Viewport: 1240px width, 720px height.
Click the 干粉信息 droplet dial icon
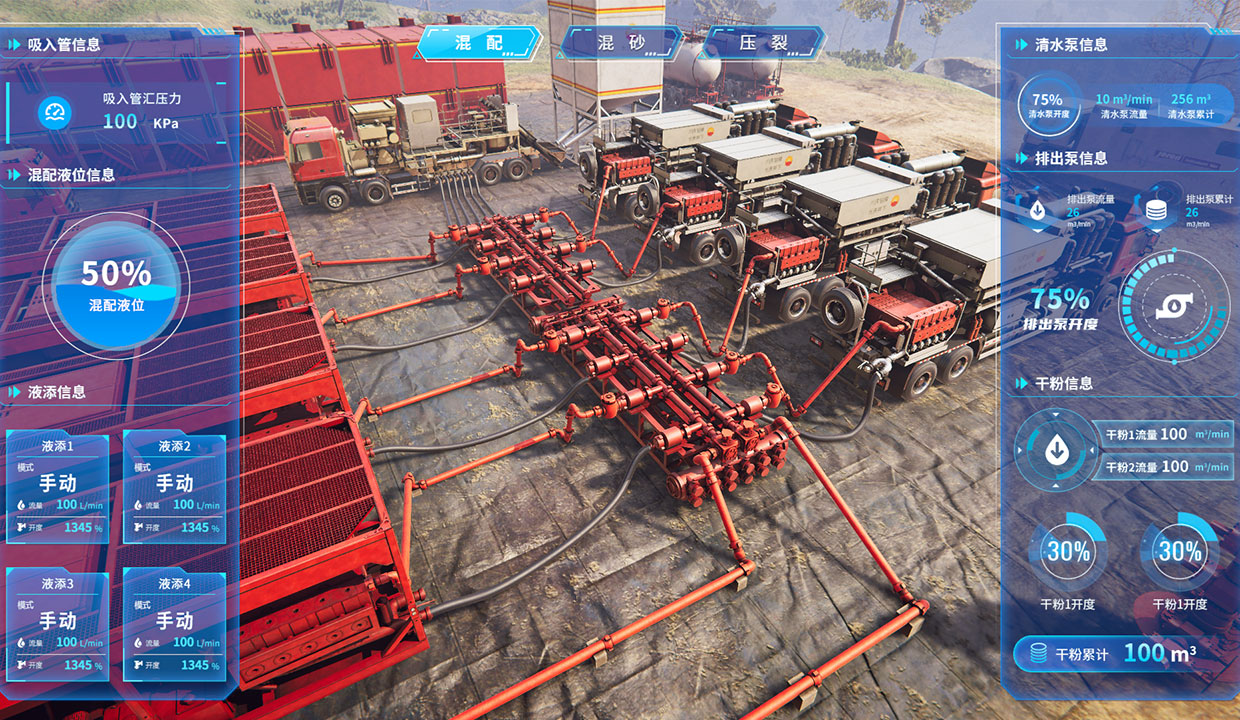click(1055, 451)
